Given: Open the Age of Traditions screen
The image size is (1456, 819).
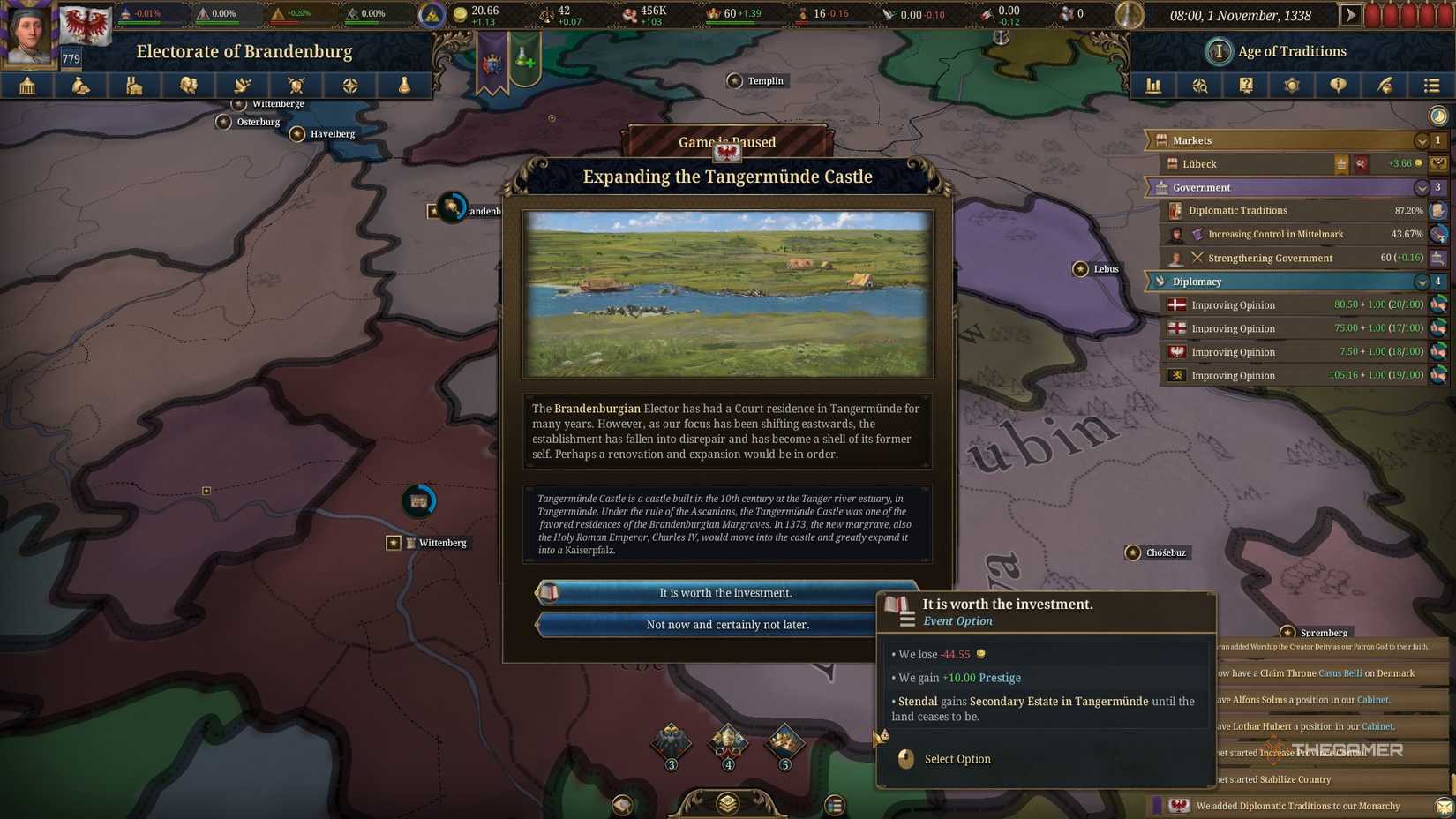Looking at the screenshot, I should tap(1275, 50).
